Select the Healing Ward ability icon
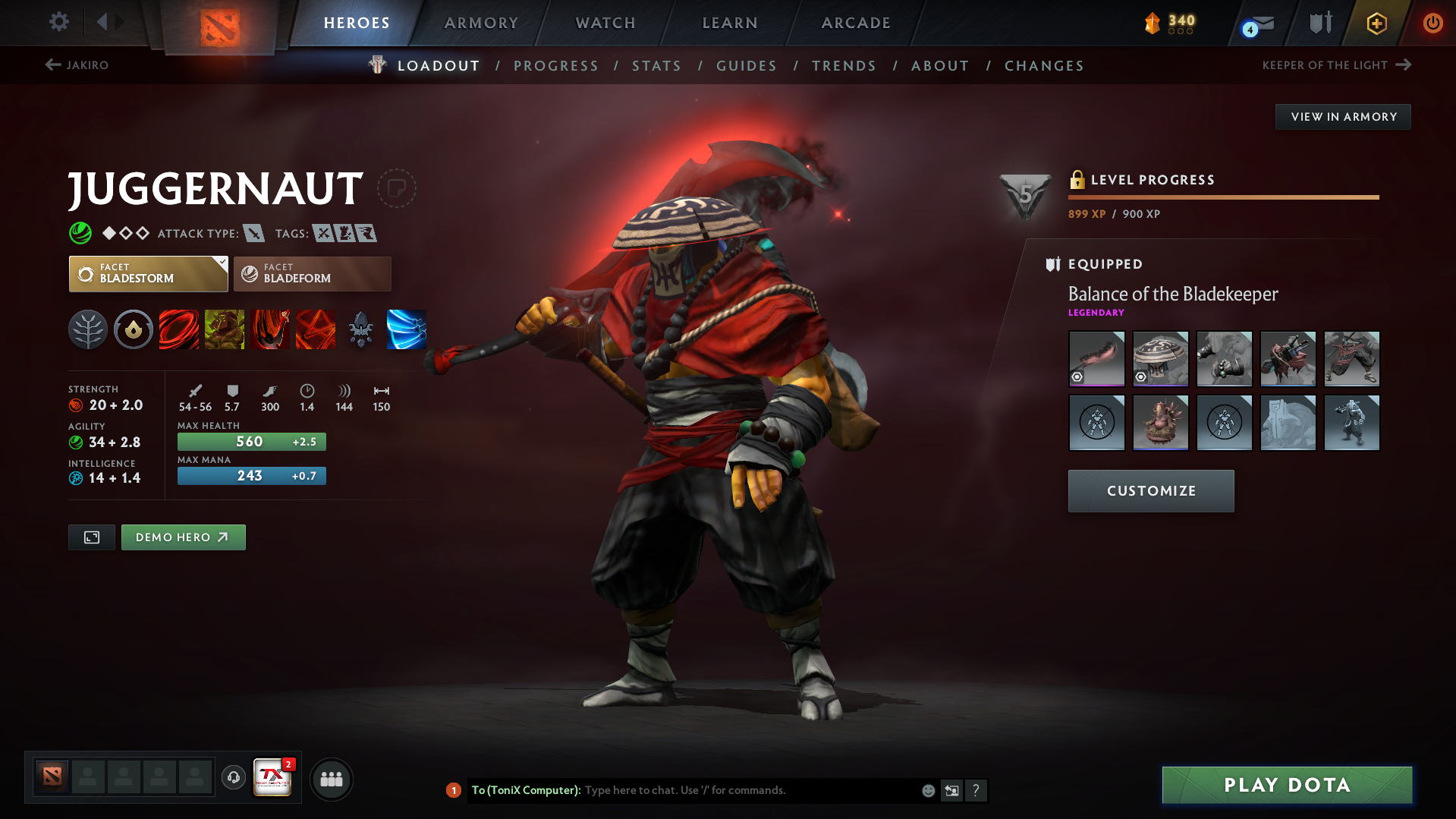Image resolution: width=1456 pixels, height=819 pixels. click(225, 329)
